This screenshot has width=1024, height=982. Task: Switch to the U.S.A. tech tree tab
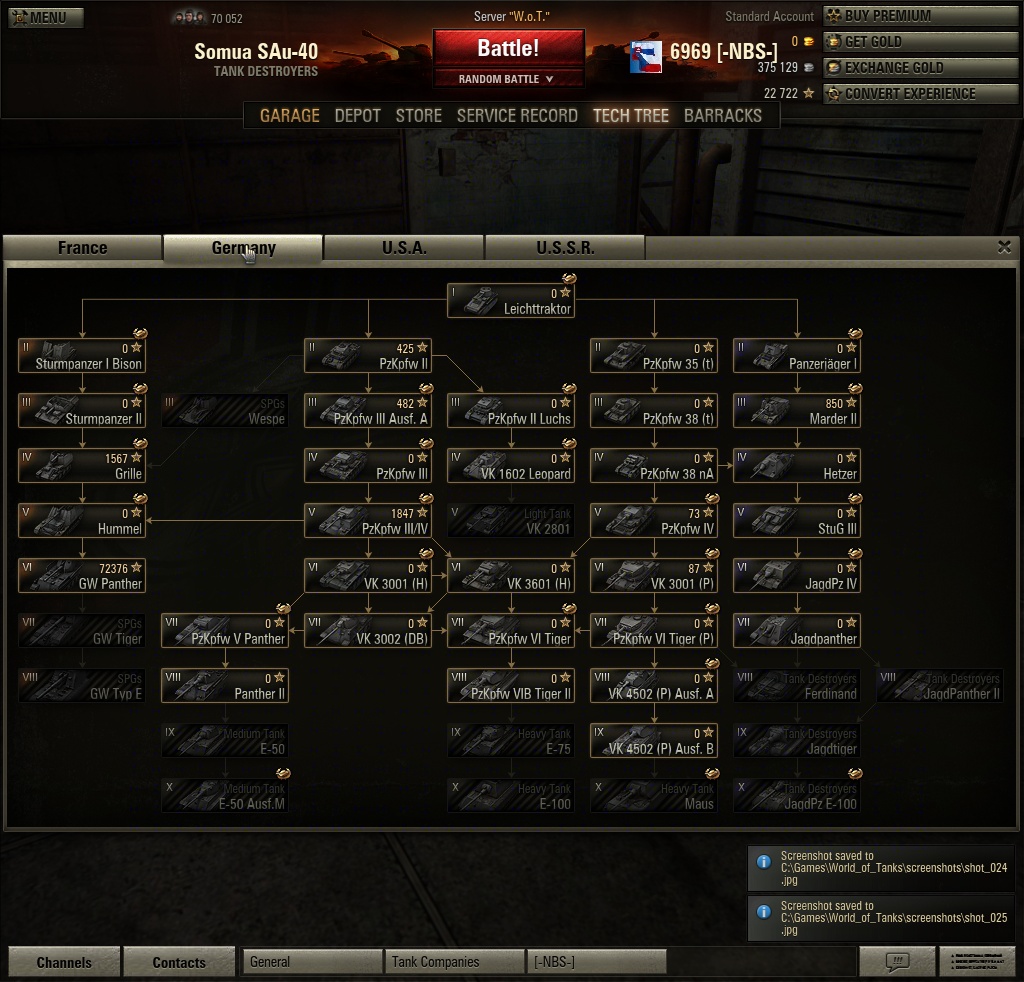(x=404, y=248)
